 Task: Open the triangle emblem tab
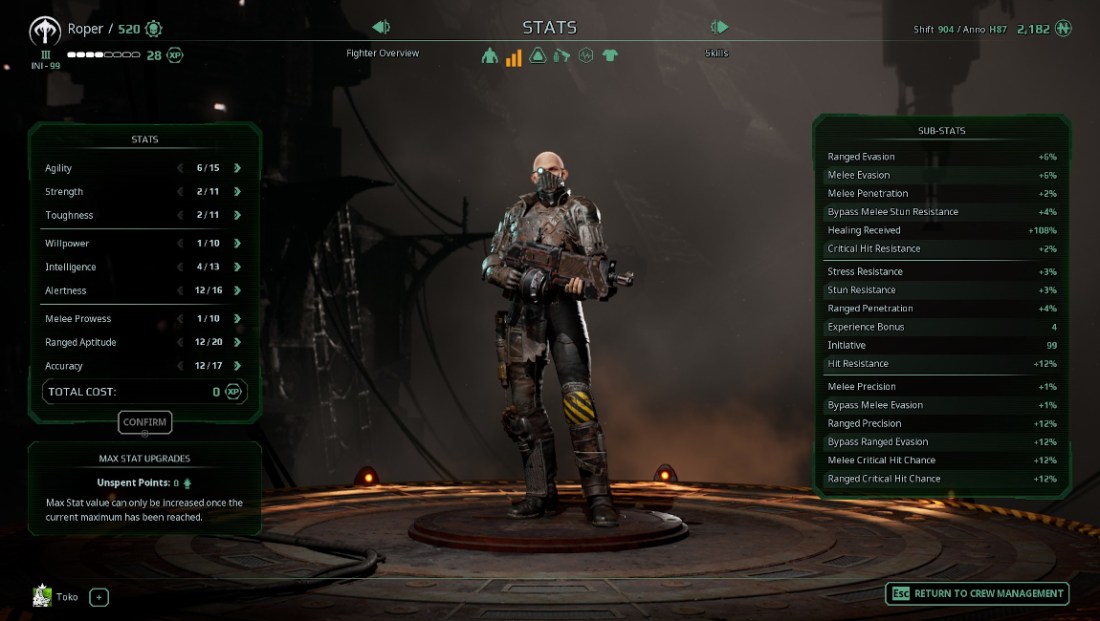[538, 56]
